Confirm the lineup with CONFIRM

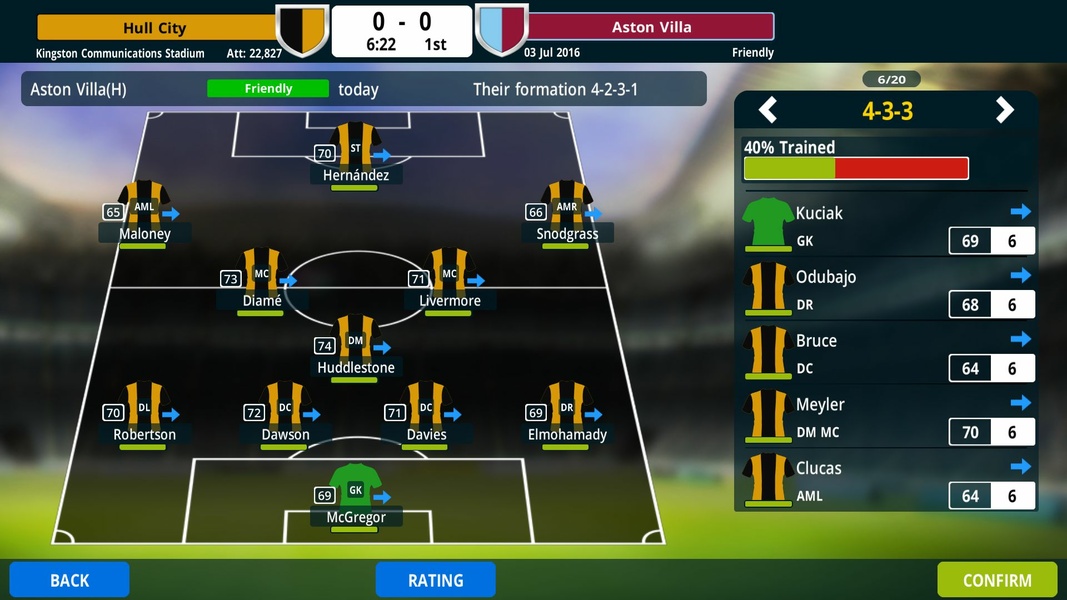tap(996, 580)
